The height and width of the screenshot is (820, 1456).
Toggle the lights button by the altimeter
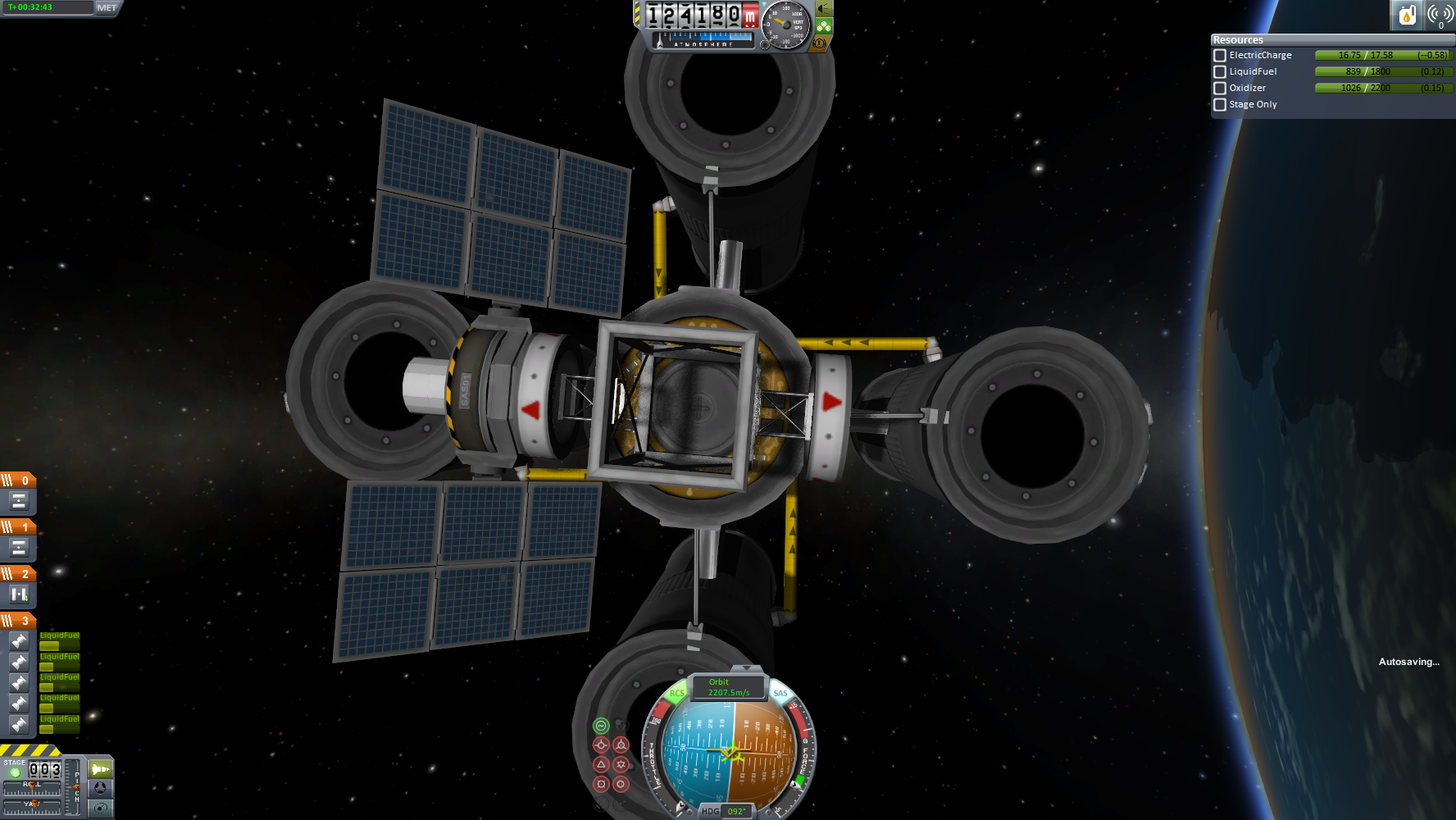coord(823,9)
